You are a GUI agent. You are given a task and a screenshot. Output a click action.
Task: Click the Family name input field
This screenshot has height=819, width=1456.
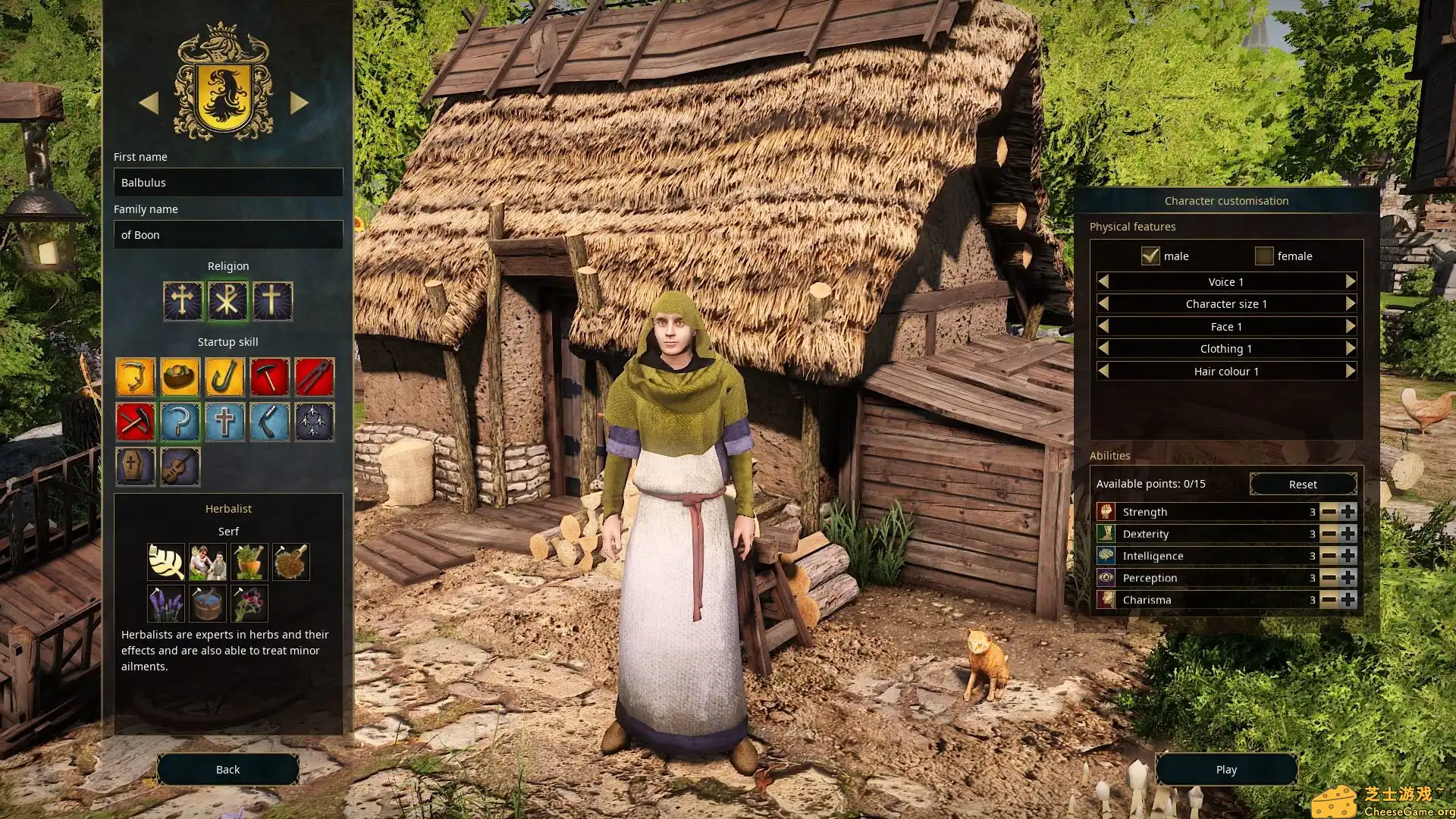(x=227, y=234)
